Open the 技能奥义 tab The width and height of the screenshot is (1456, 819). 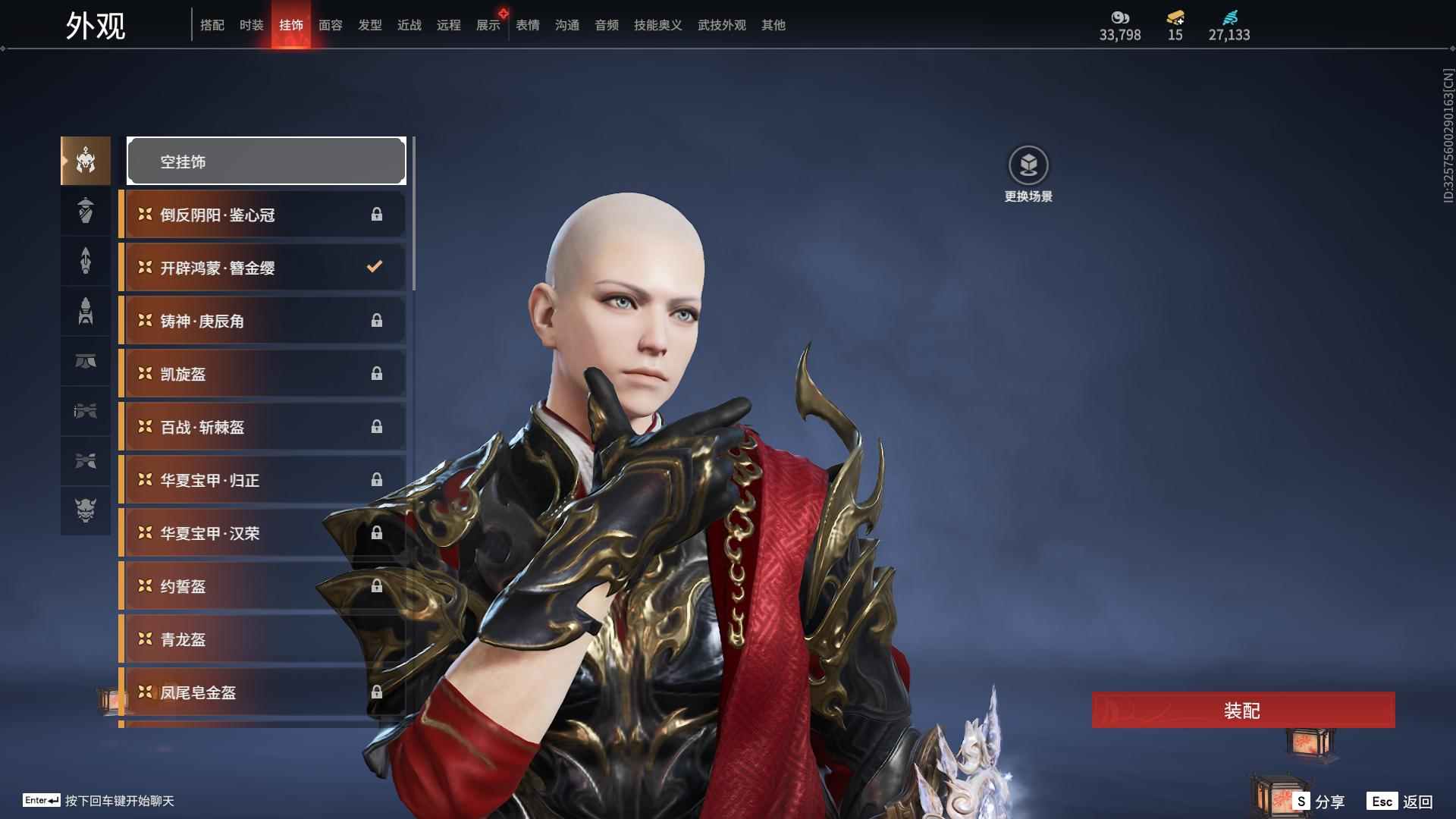pyautogui.click(x=658, y=25)
